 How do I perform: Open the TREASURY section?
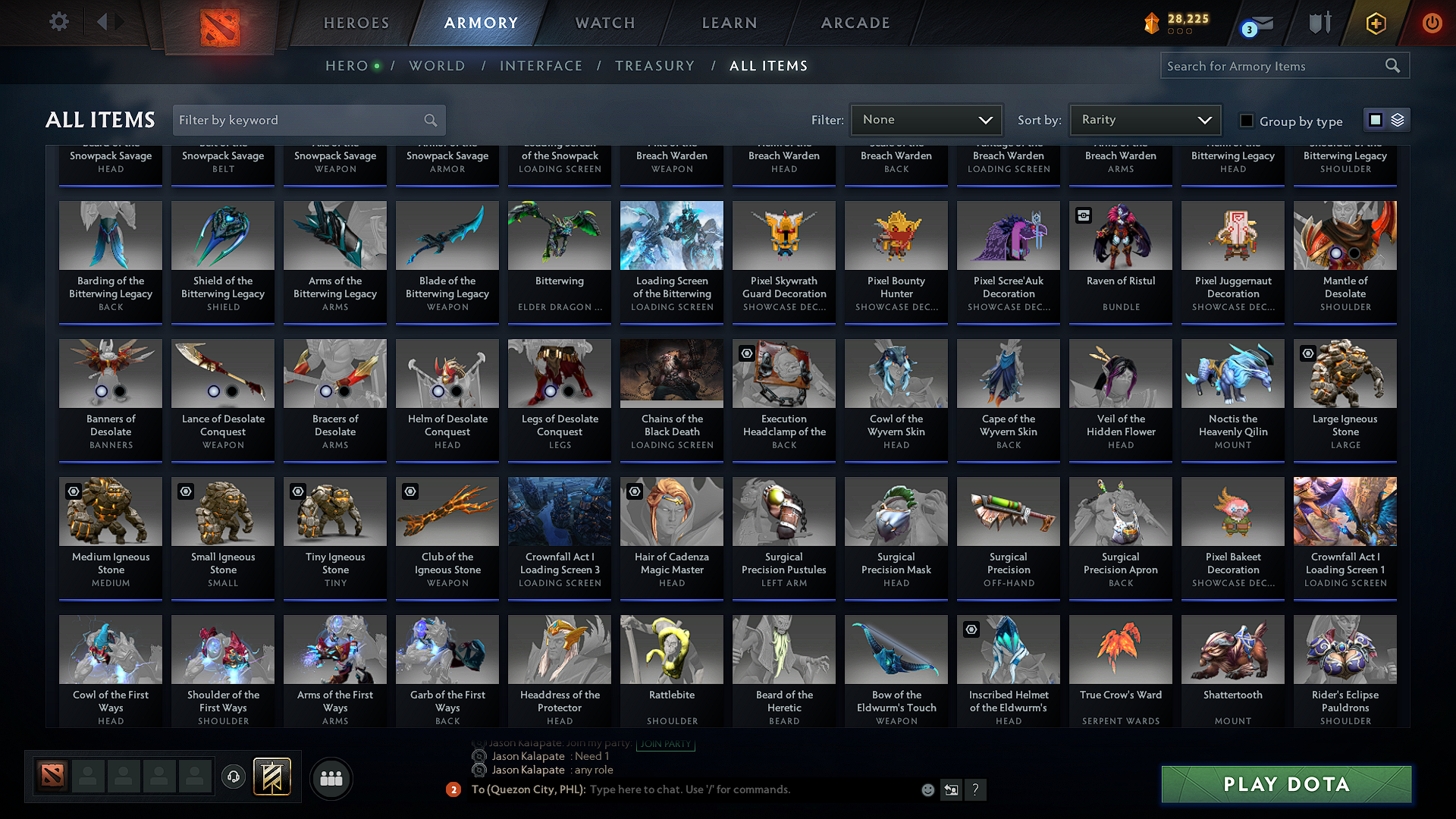(655, 66)
